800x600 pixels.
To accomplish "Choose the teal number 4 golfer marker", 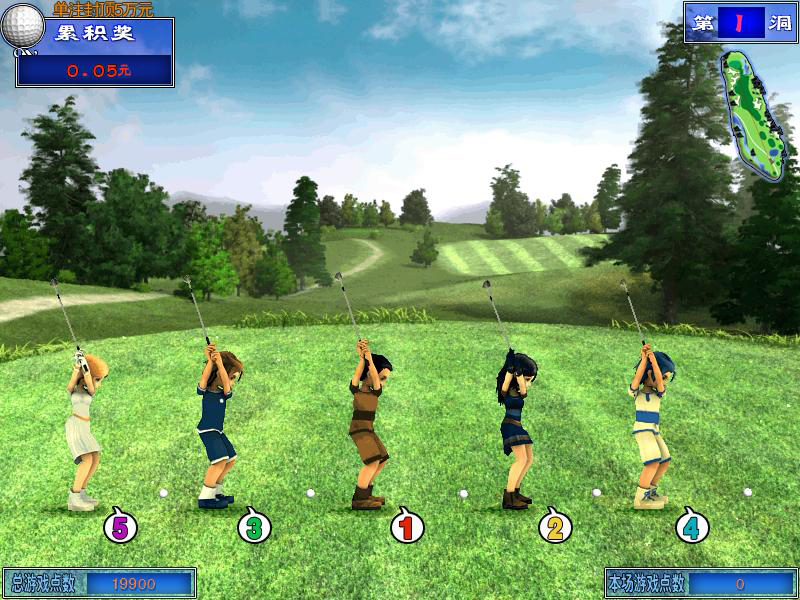I will point(691,525).
